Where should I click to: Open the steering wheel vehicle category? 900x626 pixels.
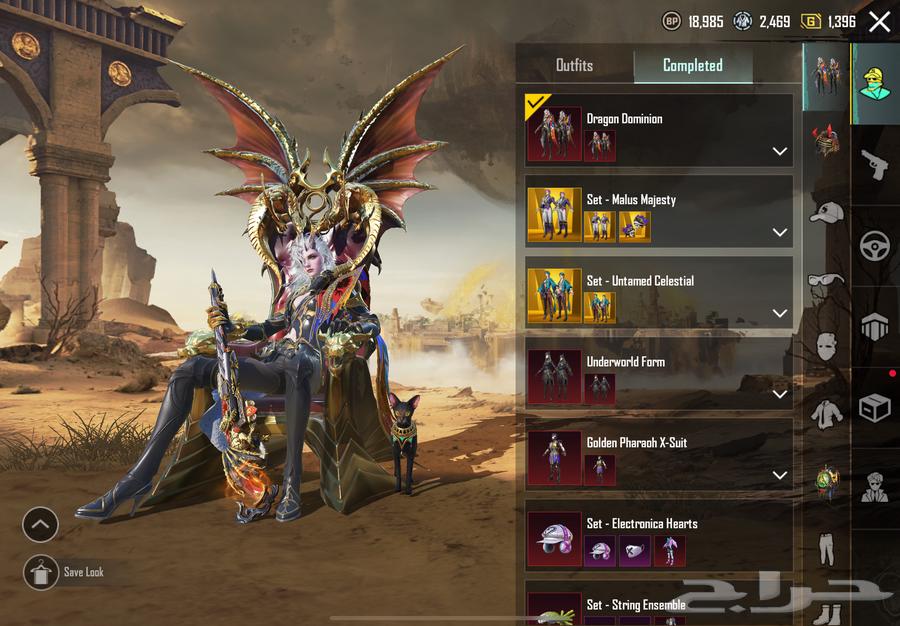[875, 245]
